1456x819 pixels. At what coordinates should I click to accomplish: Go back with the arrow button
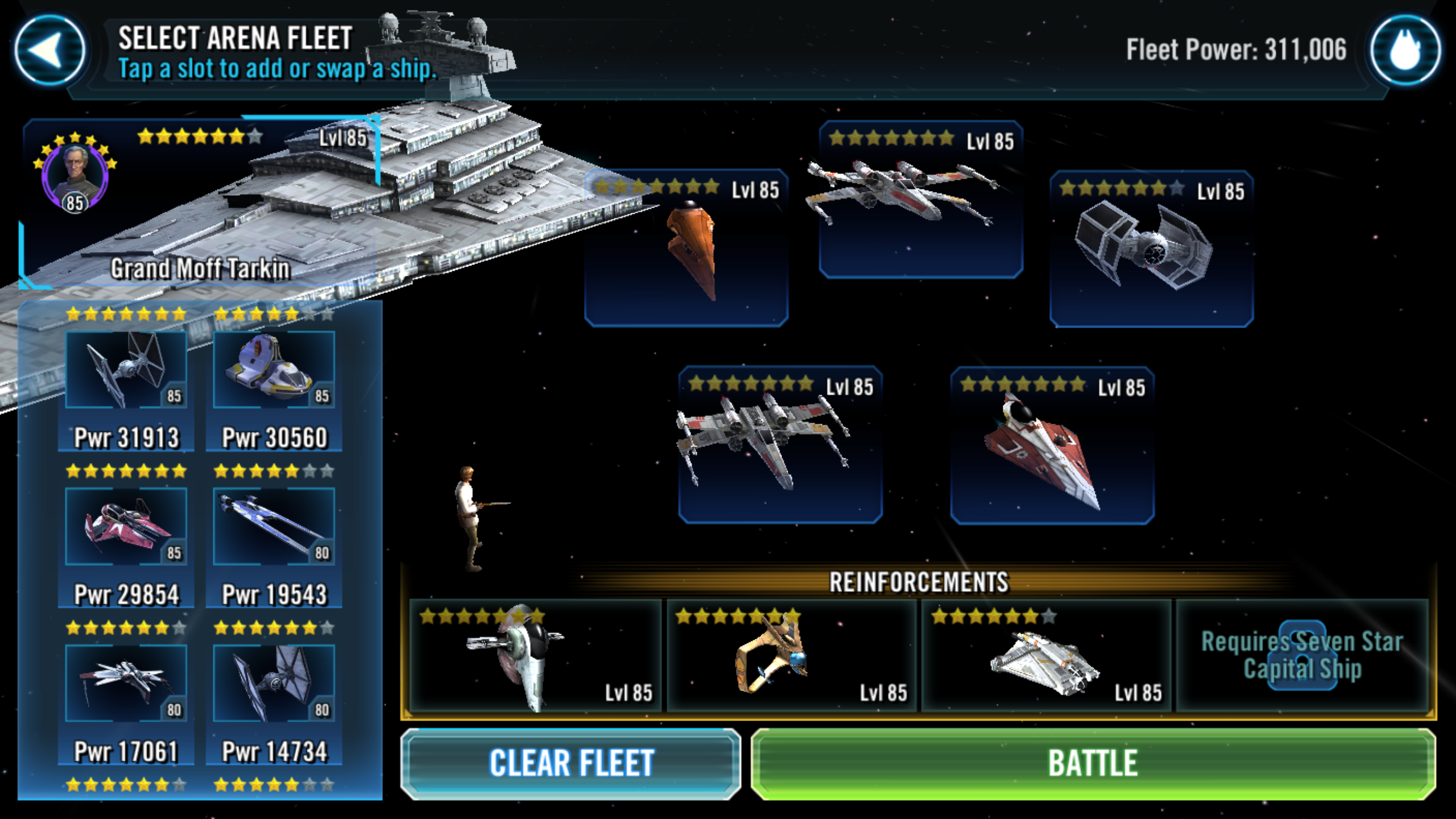pos(50,50)
